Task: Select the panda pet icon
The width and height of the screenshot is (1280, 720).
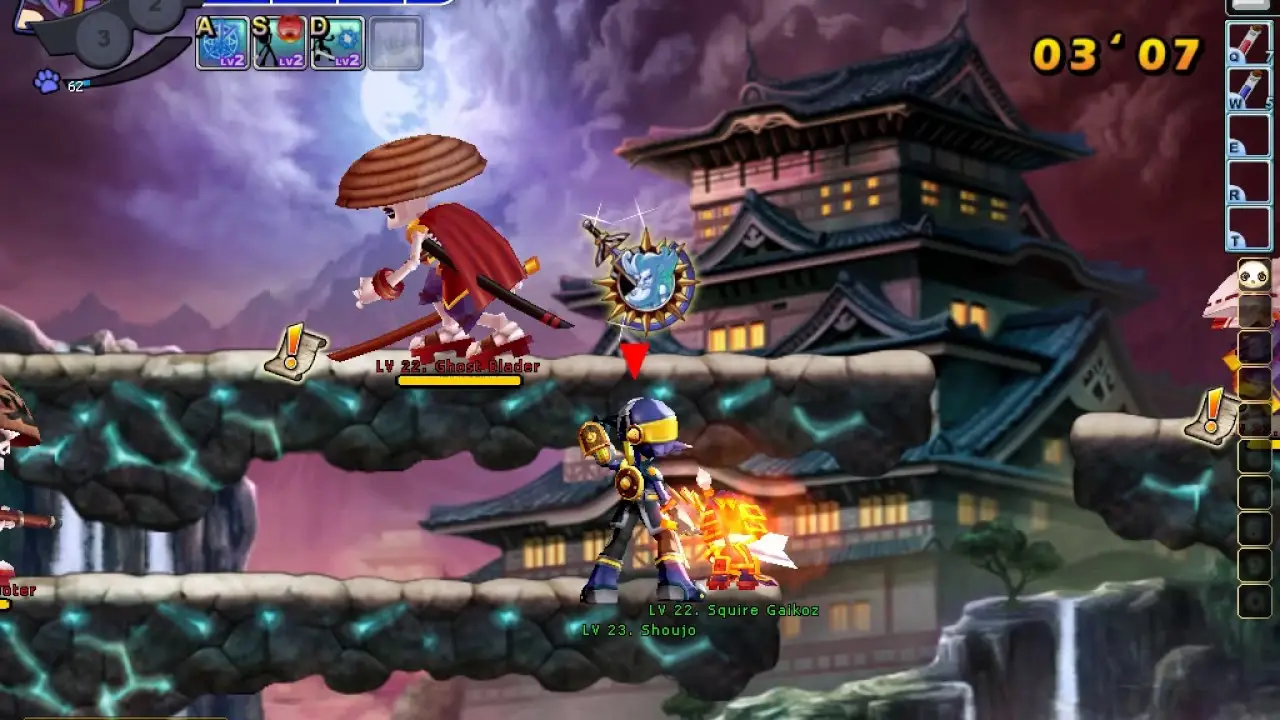Action: (x=1254, y=275)
